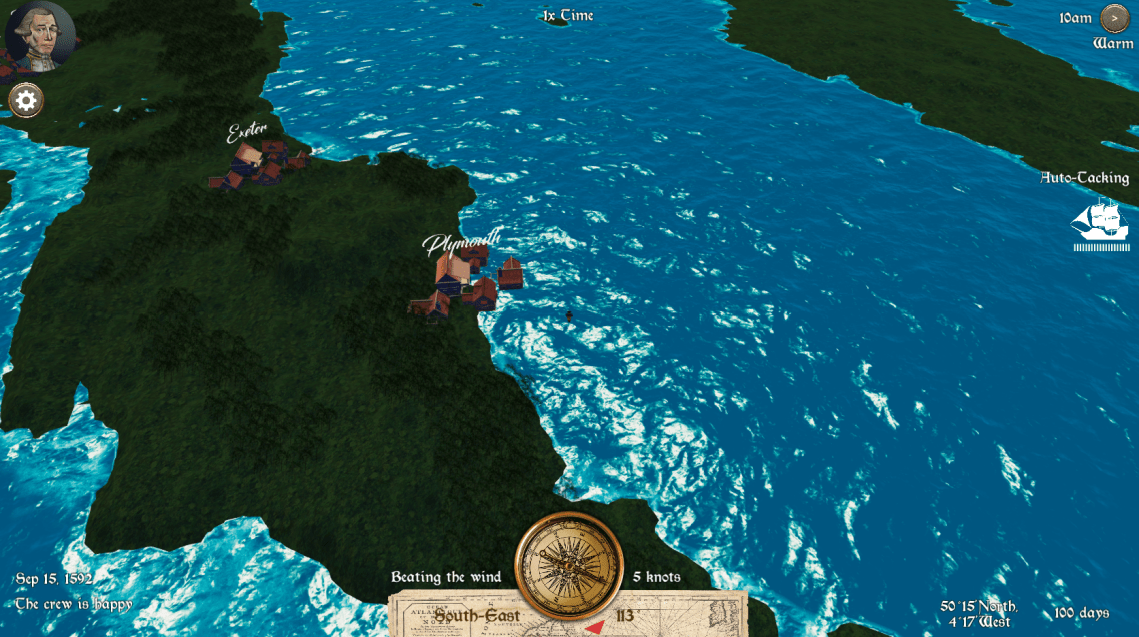
Task: Click the brass compass
Action: (x=568, y=565)
